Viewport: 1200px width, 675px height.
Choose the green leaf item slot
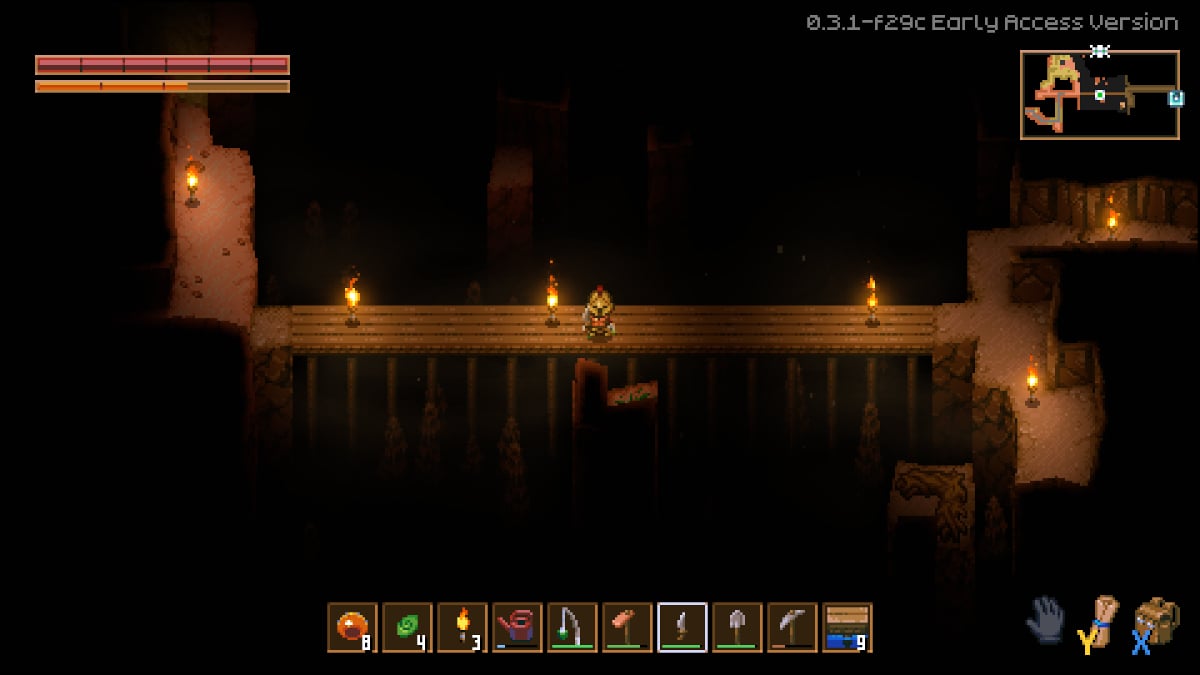point(407,627)
